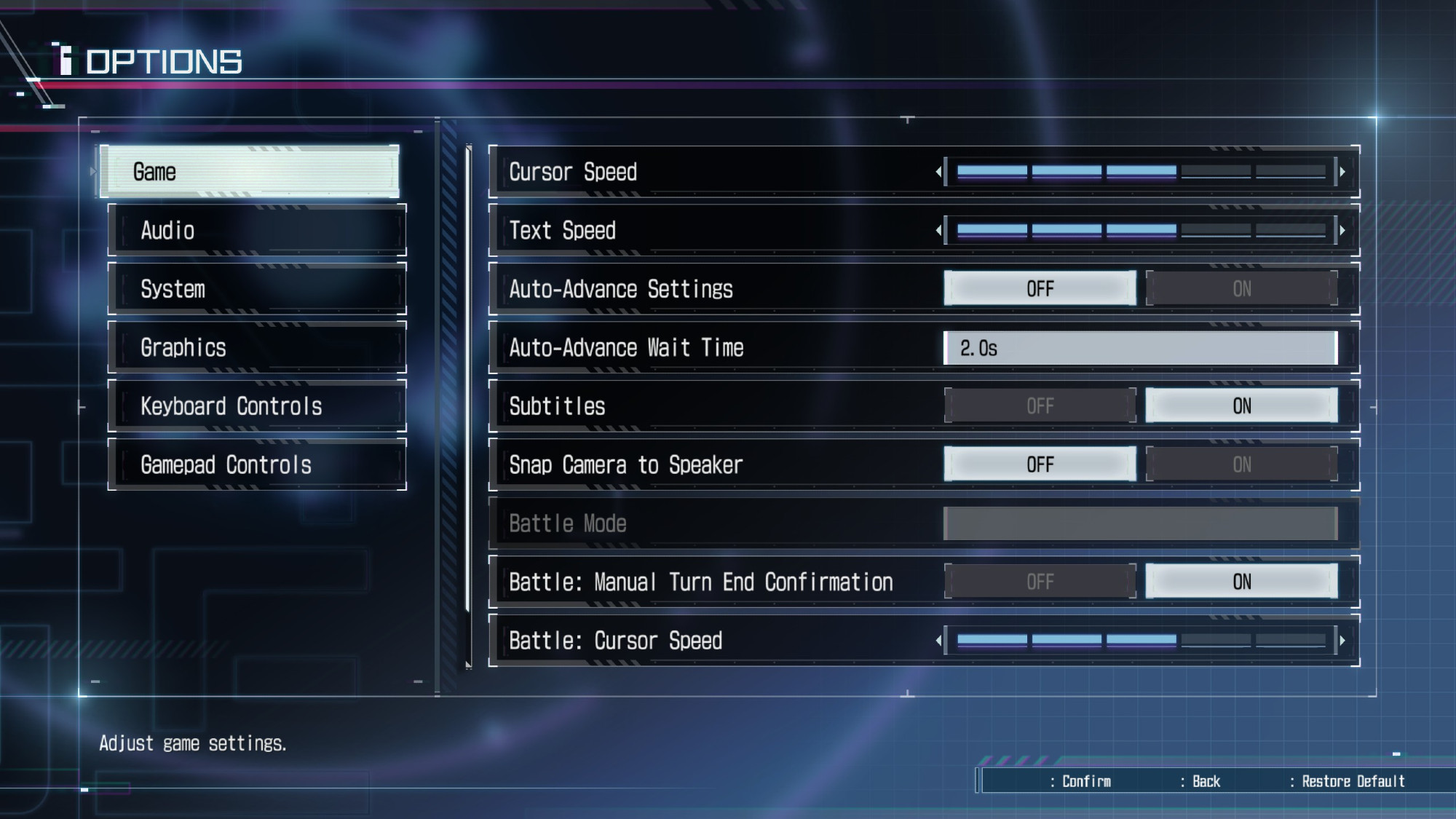Switch to the System settings category
This screenshot has width=1456, height=819.
[257, 289]
